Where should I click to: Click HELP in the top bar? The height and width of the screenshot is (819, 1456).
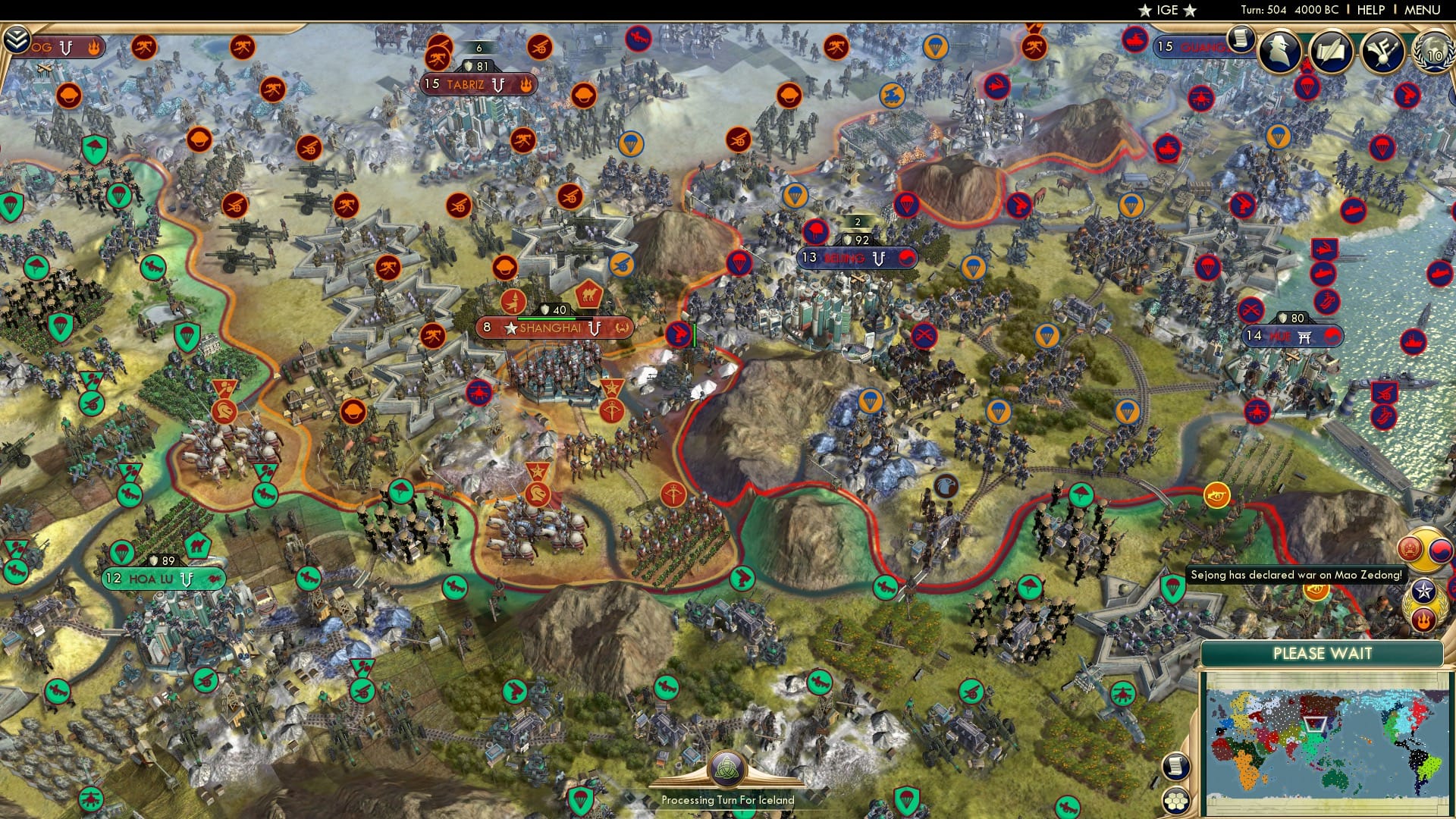[x=1370, y=9]
